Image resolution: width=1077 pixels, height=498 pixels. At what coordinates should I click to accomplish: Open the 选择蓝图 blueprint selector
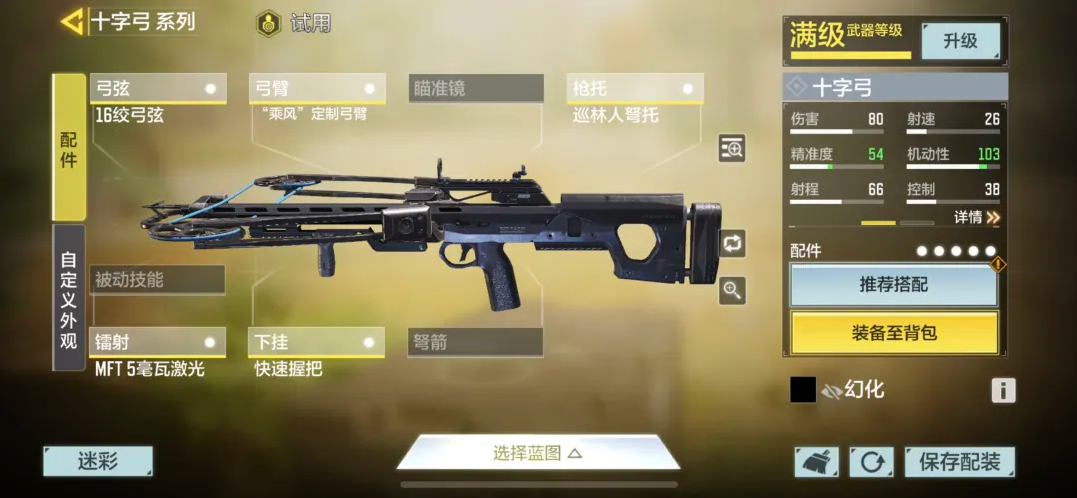(538, 453)
